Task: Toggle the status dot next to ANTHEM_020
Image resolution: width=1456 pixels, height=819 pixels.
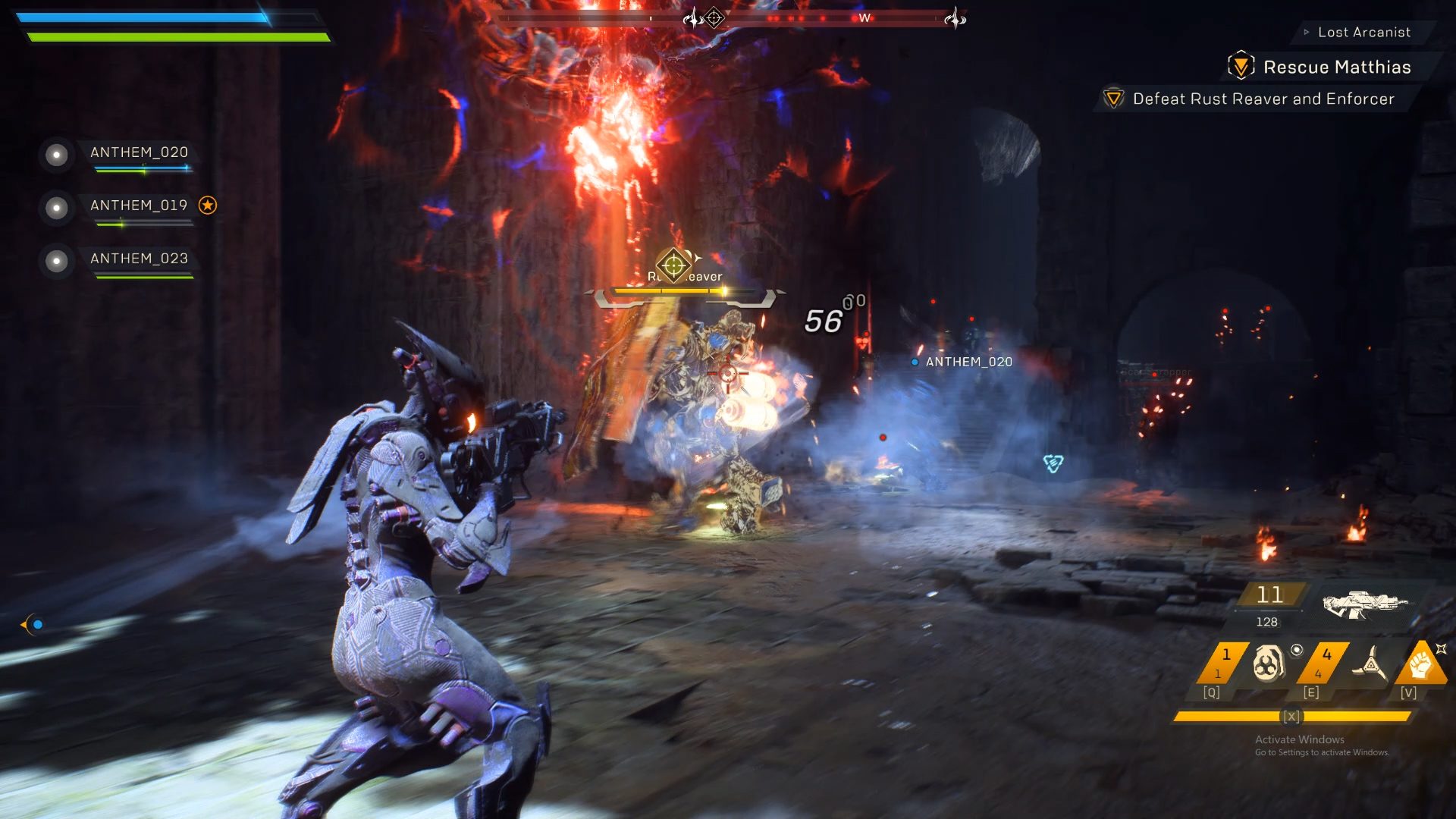Action: point(56,155)
